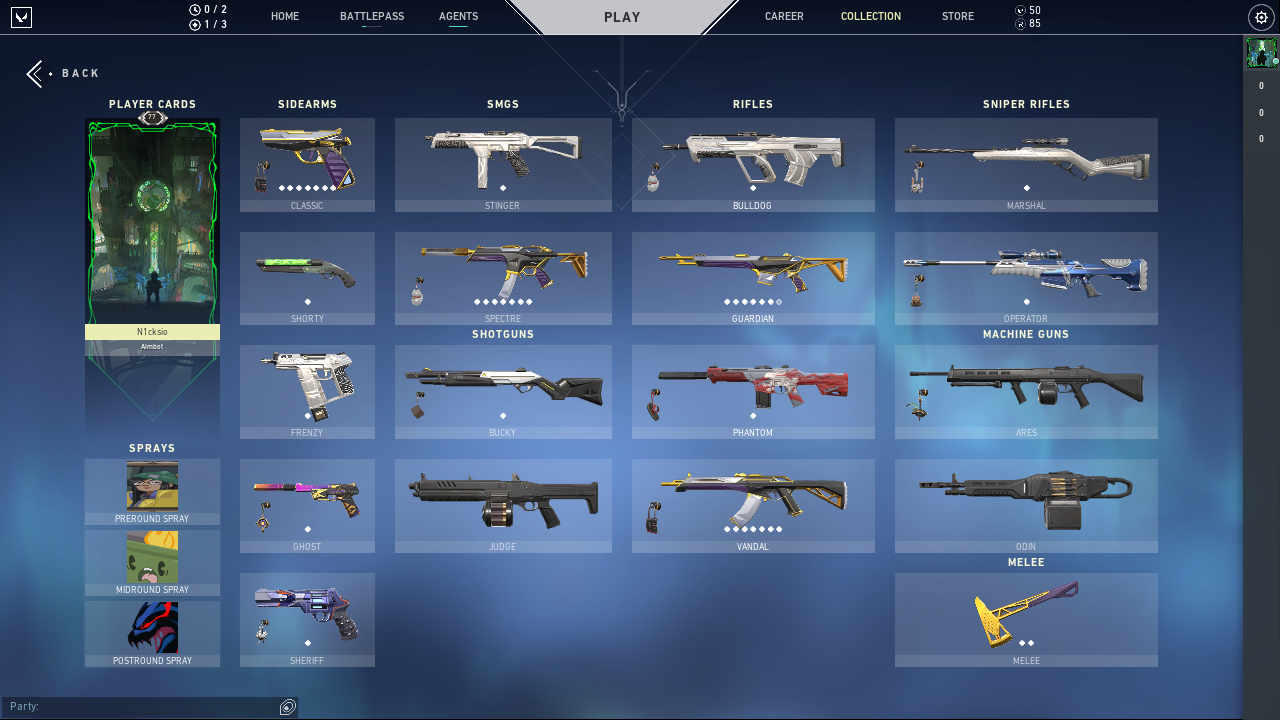Open the AGENTS section

click(458, 16)
